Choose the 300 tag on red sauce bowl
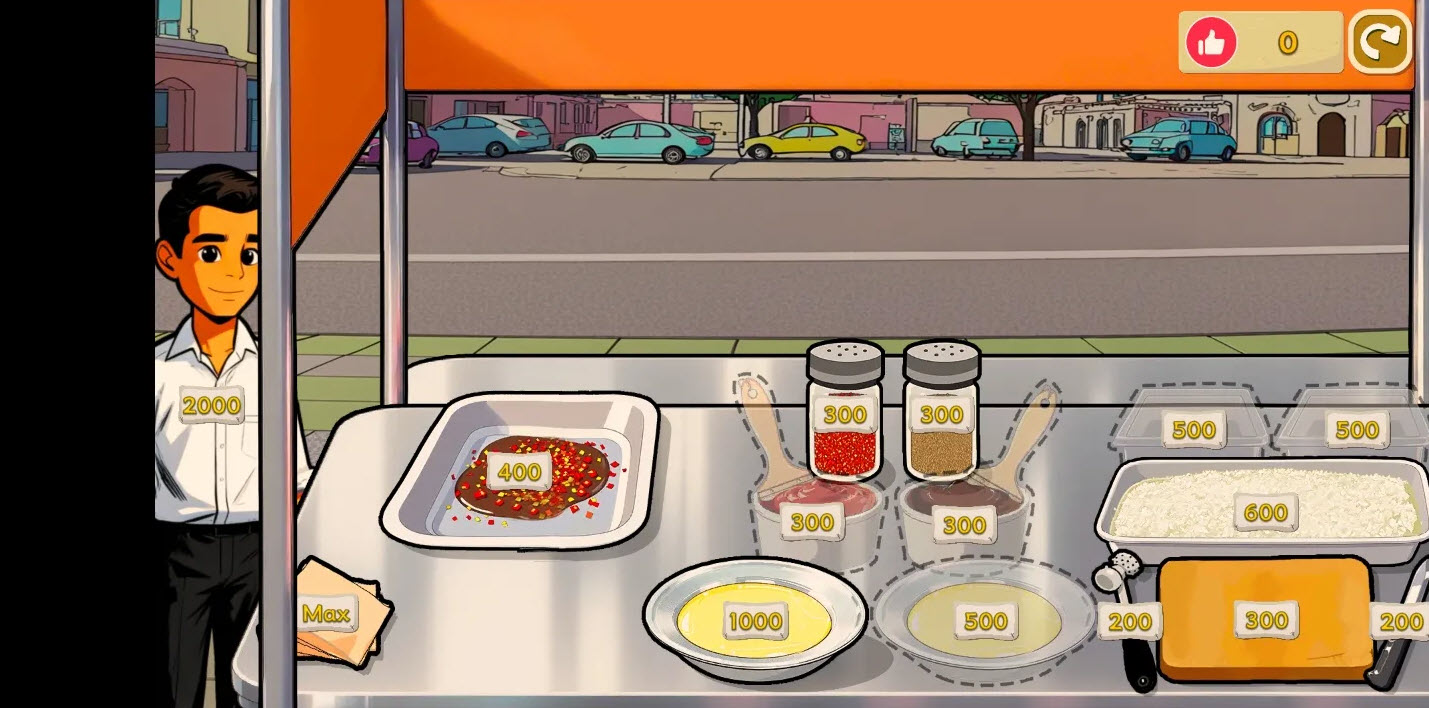The width and height of the screenshot is (1429, 708). tap(812, 522)
